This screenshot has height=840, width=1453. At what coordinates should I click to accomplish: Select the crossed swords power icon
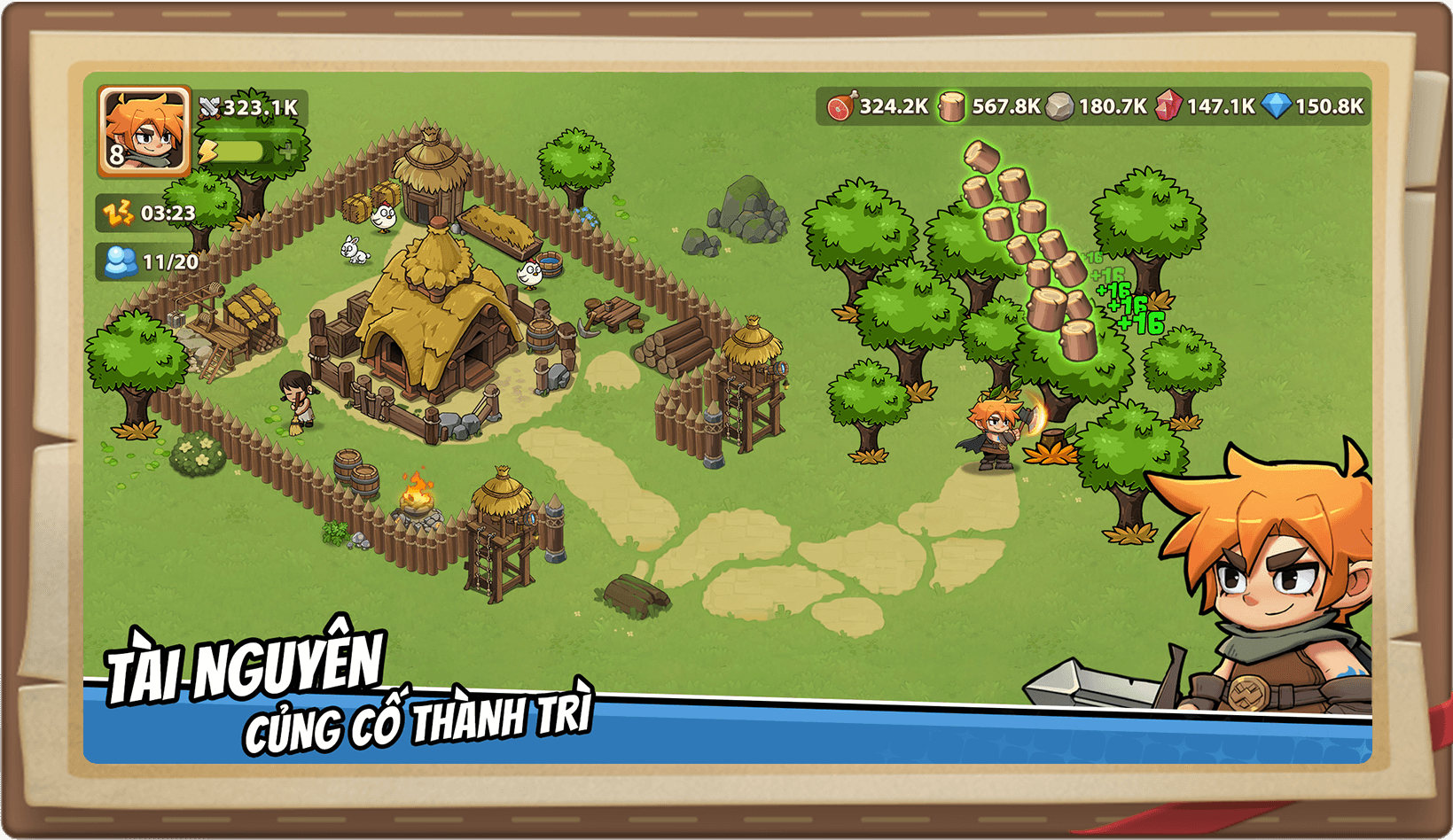tap(209, 108)
